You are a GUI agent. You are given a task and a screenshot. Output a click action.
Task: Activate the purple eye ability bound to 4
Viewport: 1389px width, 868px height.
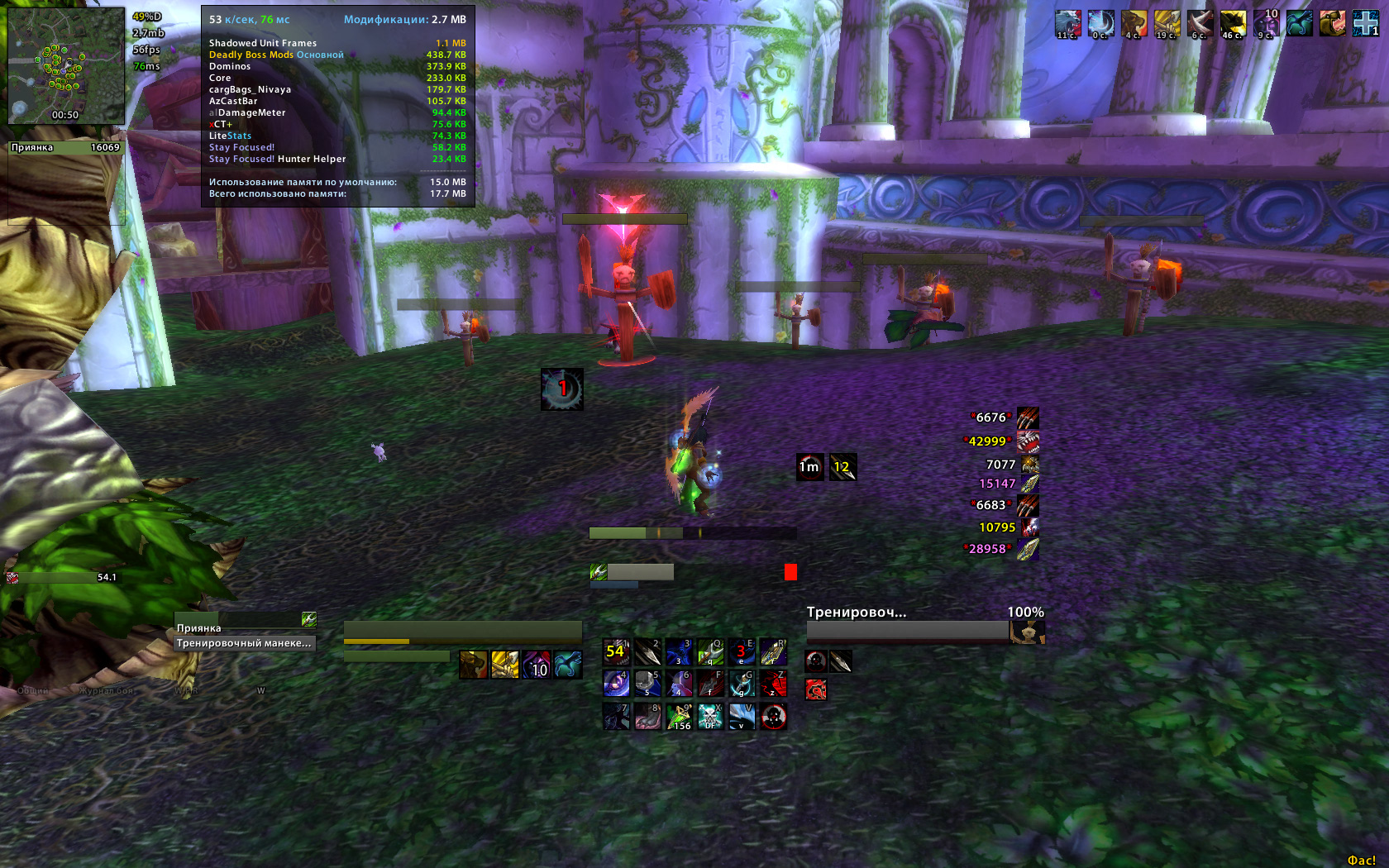coord(616,683)
